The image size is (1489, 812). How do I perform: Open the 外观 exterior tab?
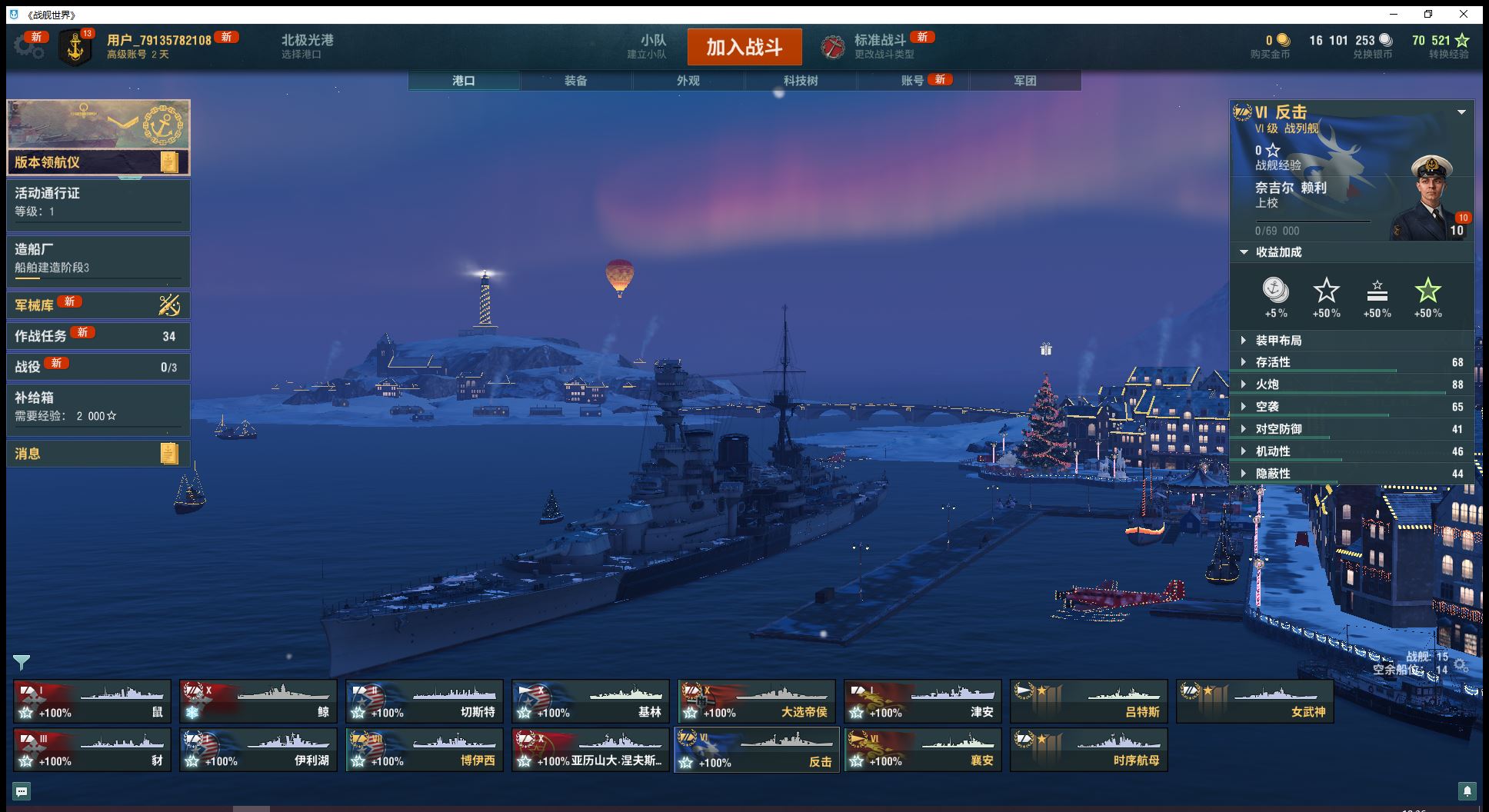click(688, 81)
